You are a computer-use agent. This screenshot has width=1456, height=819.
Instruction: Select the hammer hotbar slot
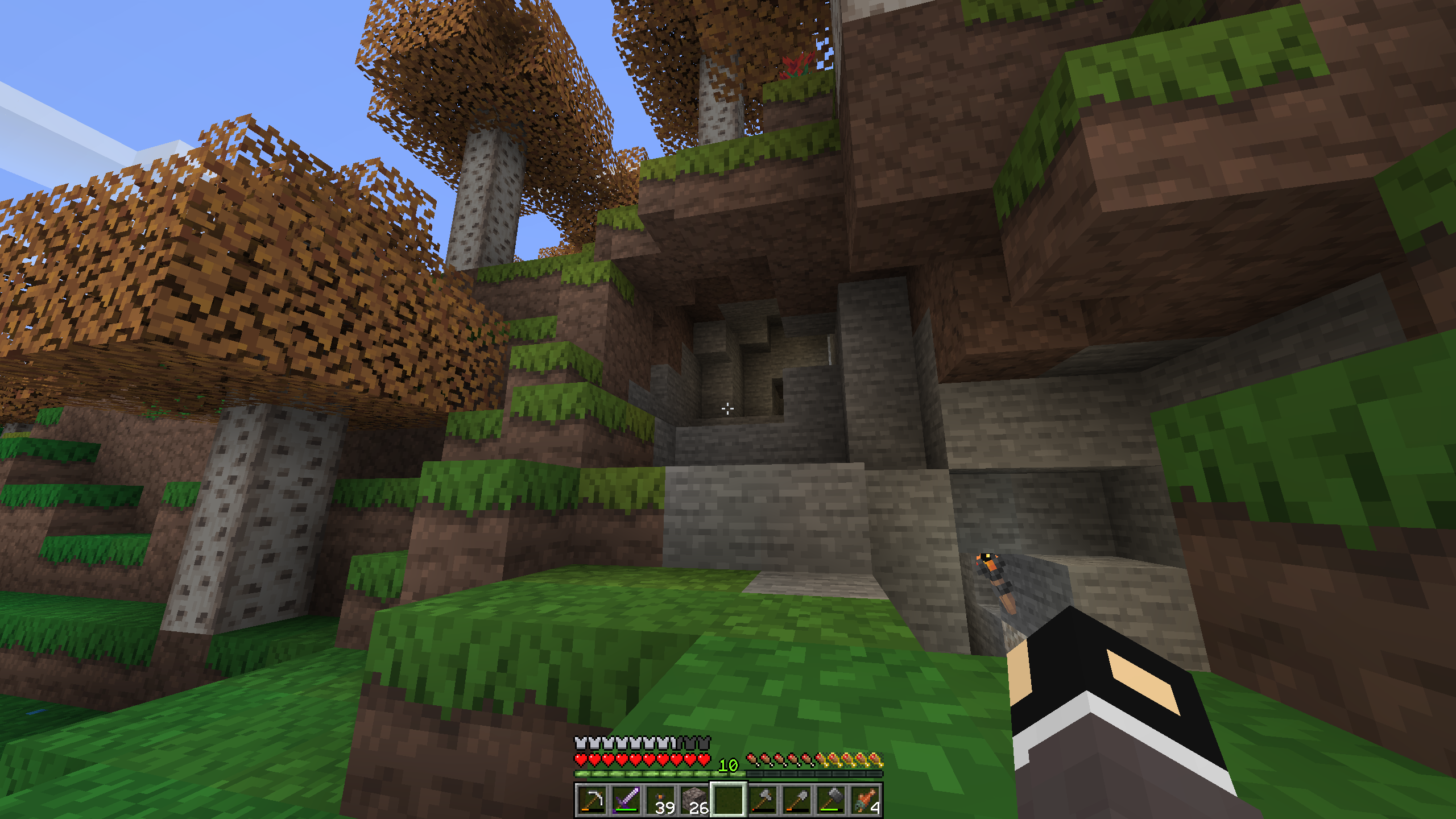[x=831, y=800]
